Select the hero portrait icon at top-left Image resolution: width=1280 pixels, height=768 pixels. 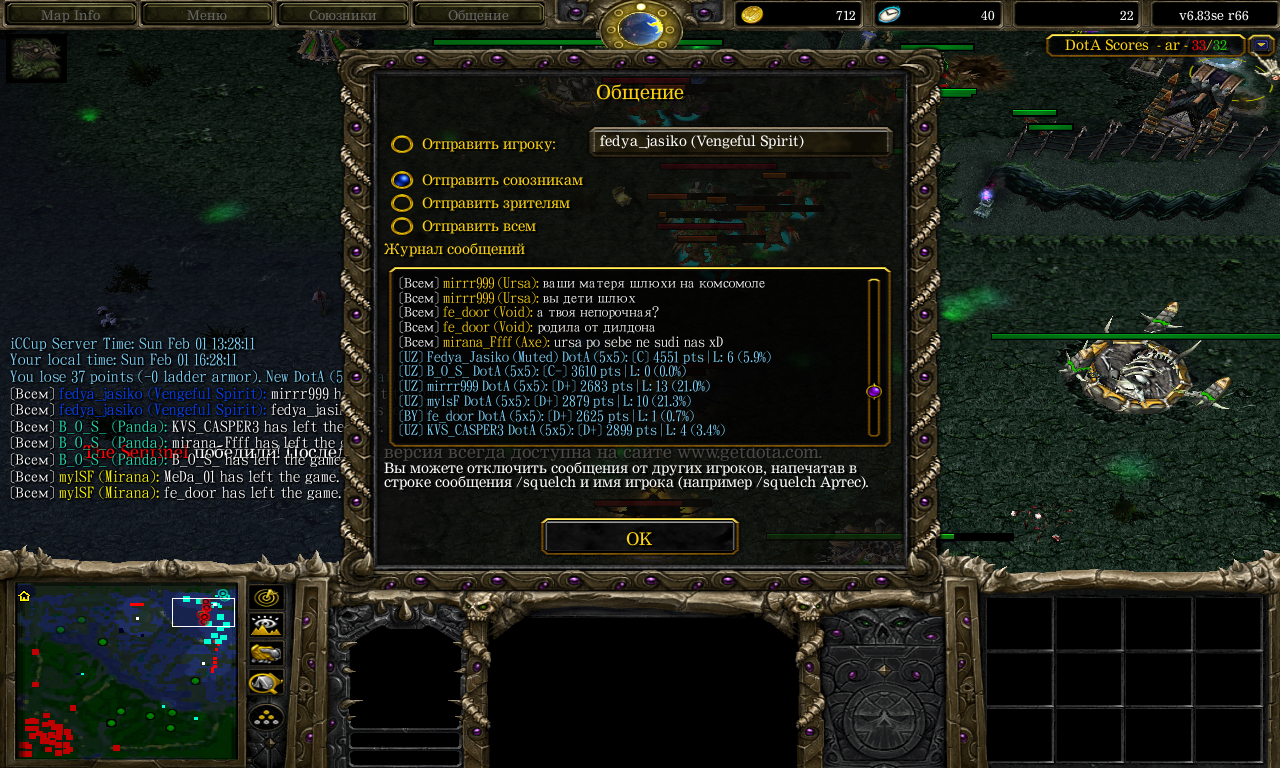tap(37, 58)
